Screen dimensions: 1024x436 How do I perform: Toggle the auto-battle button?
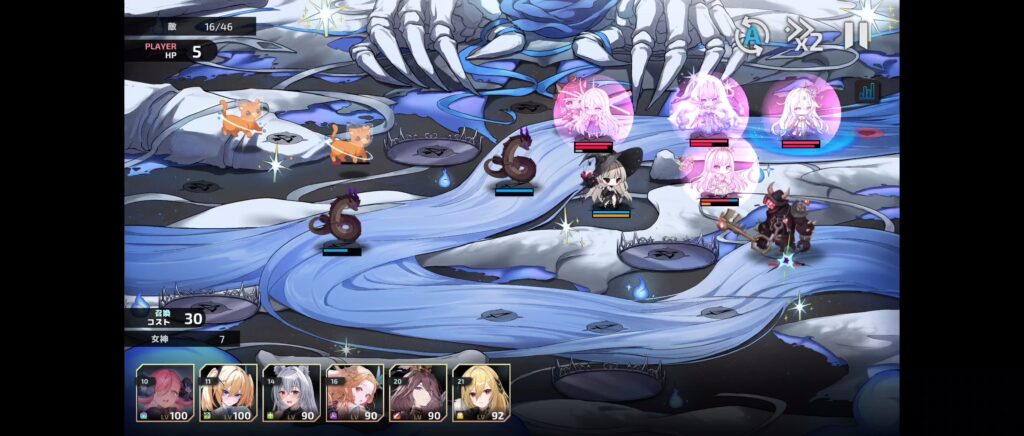click(x=750, y=36)
